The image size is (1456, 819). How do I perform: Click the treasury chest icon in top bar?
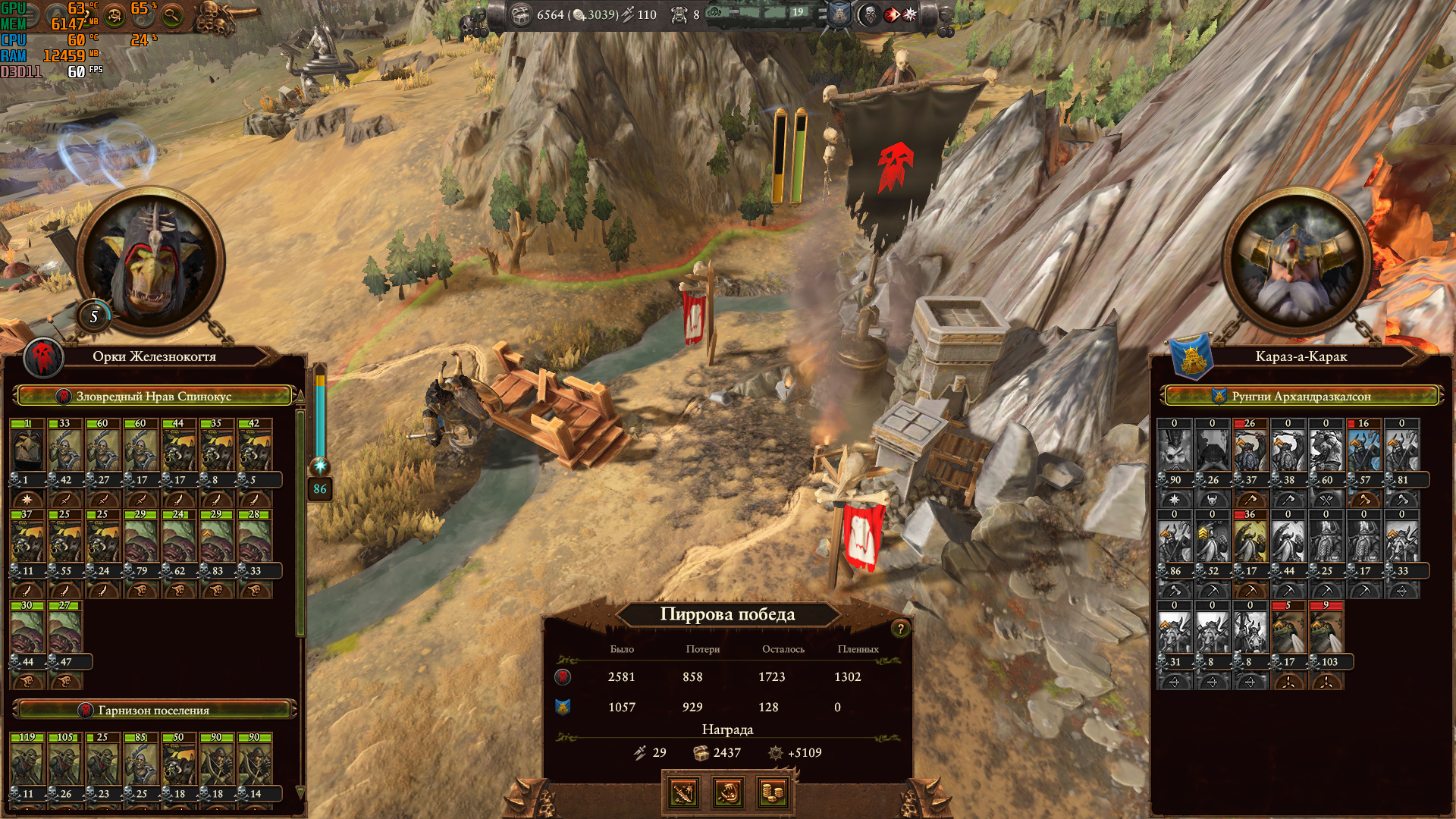point(521,14)
